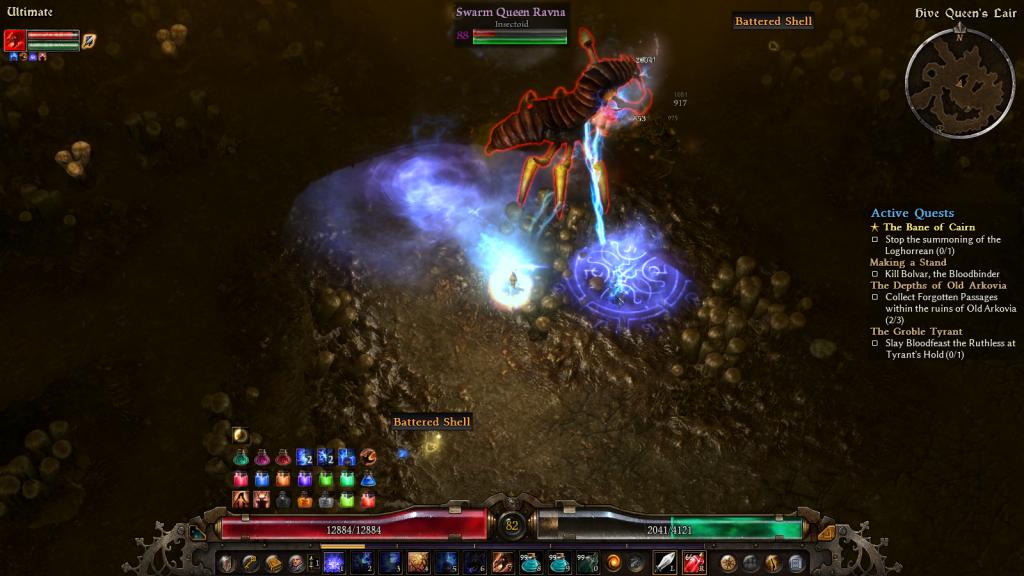Screen dimensions: 1024x576
Task: Click the red pet portrait icon
Action: tap(15, 40)
